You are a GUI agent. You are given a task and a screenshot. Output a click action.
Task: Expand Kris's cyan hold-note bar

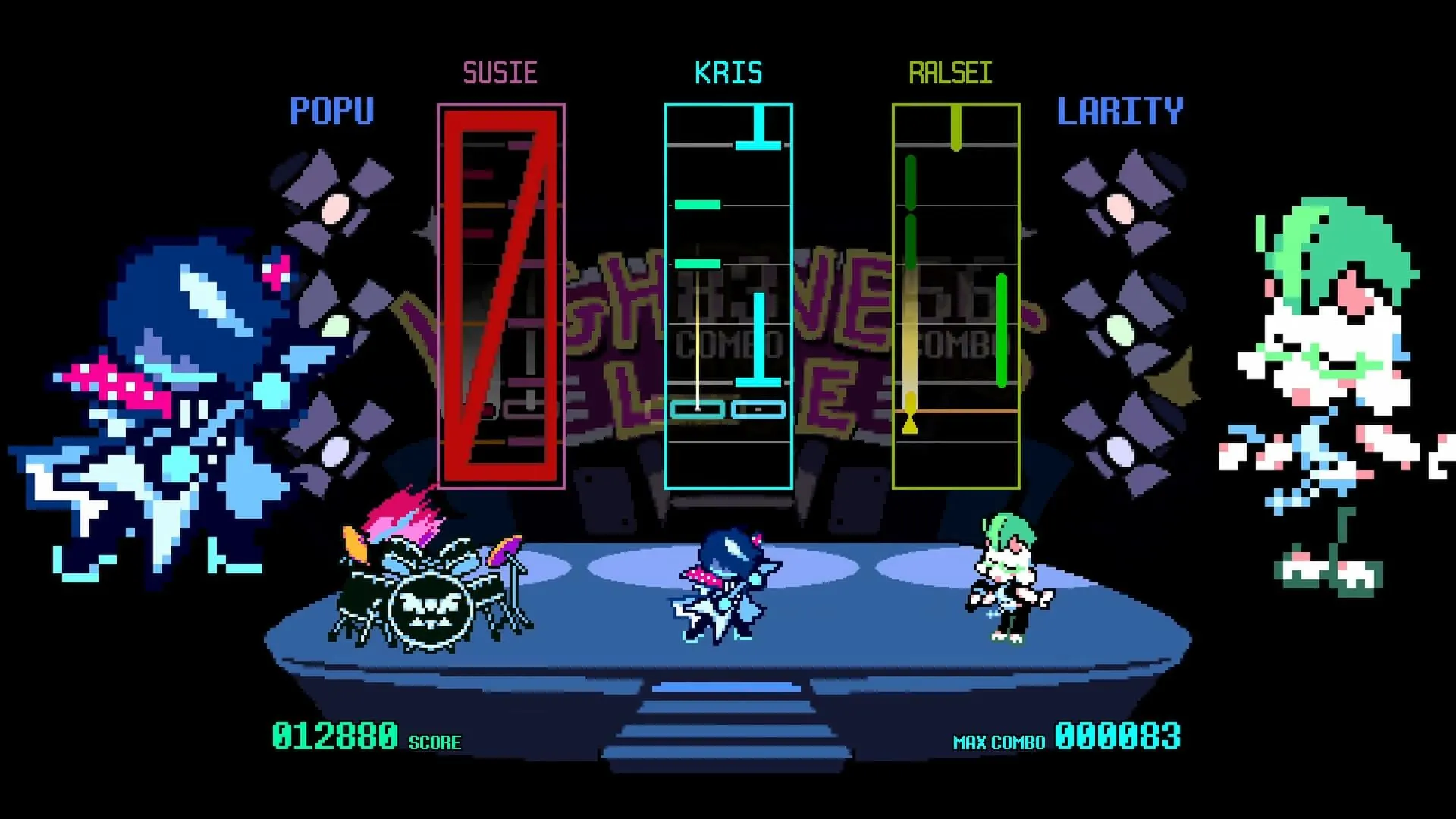tap(758, 341)
